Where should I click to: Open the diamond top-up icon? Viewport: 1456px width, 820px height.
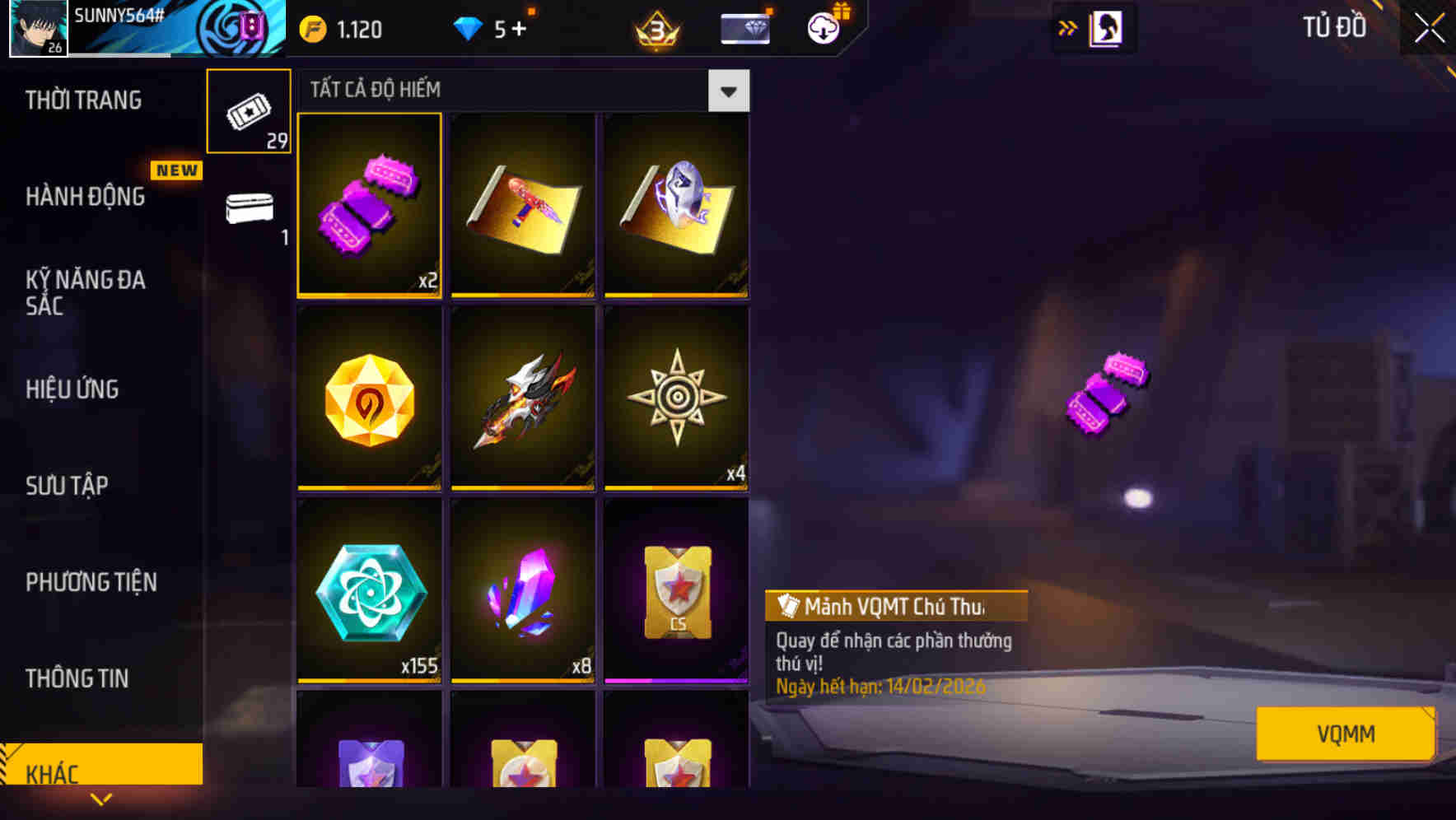tap(467, 27)
